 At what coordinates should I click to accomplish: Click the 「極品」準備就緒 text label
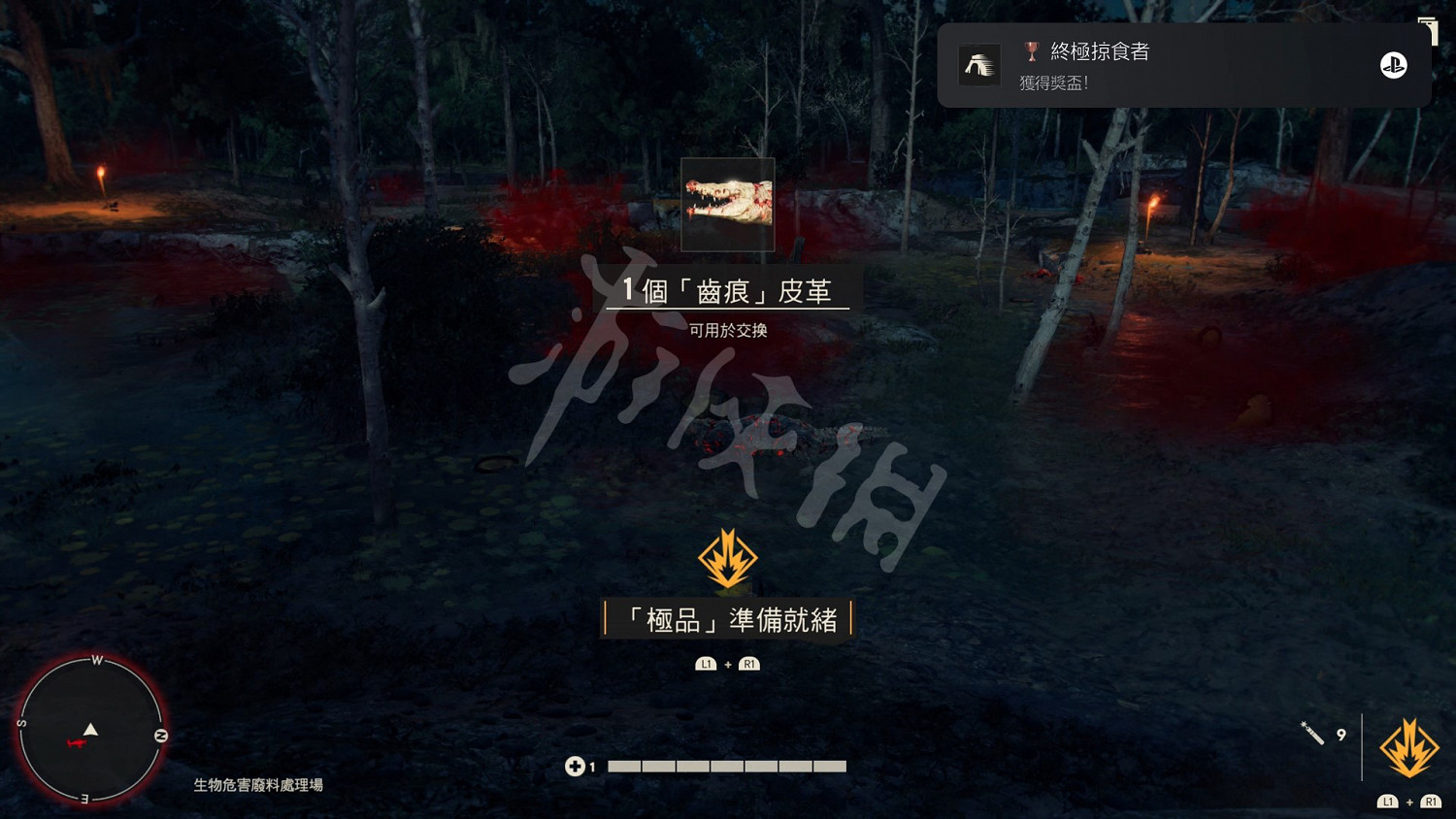tap(727, 617)
